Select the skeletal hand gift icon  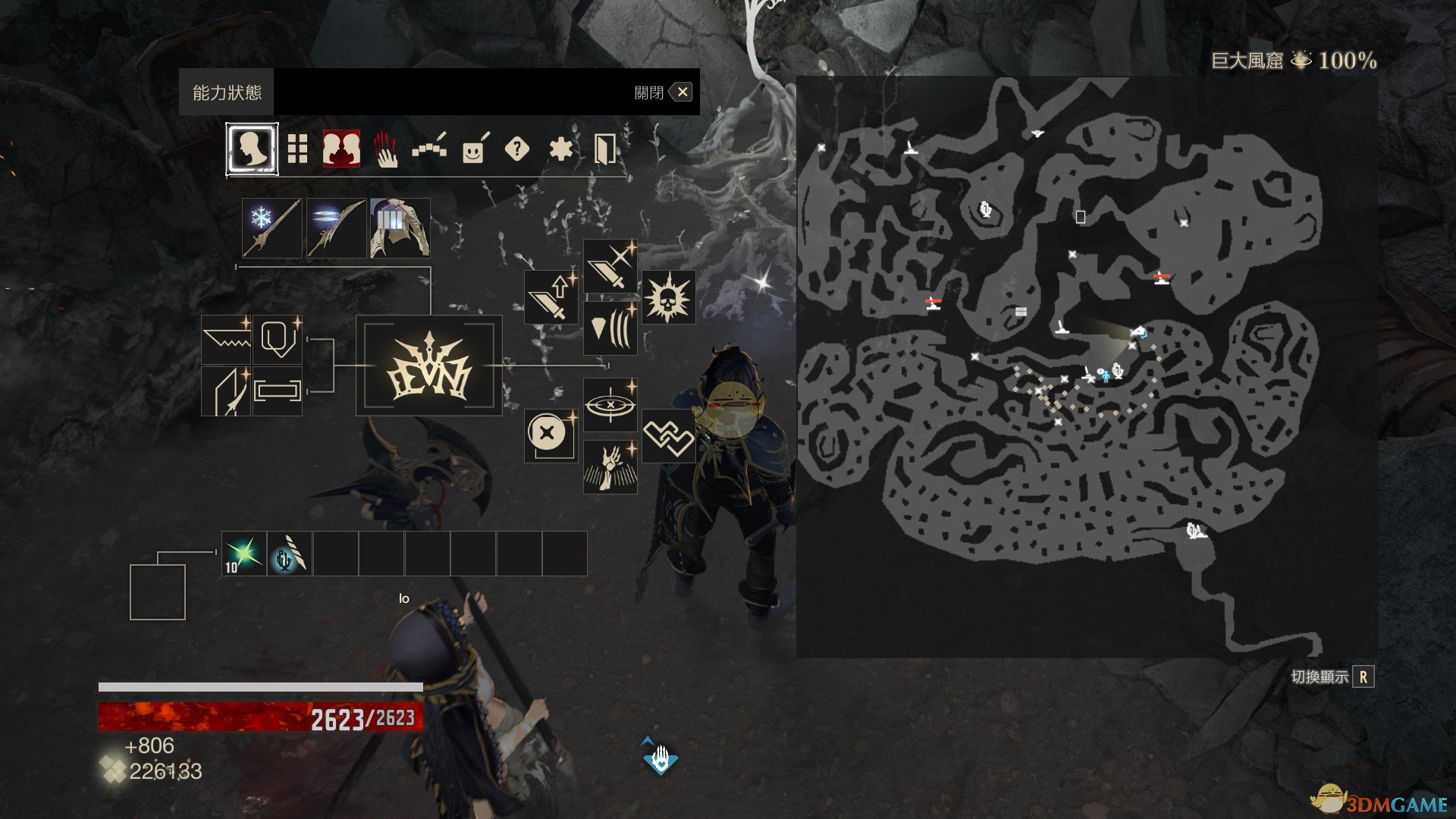pyautogui.click(x=610, y=467)
